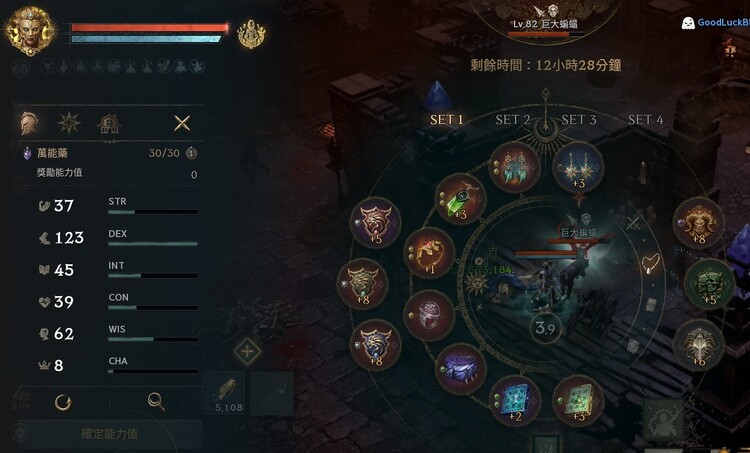750x453 pixels.
Task: Confirm the stat points with 確定能力值
Action: point(110,434)
